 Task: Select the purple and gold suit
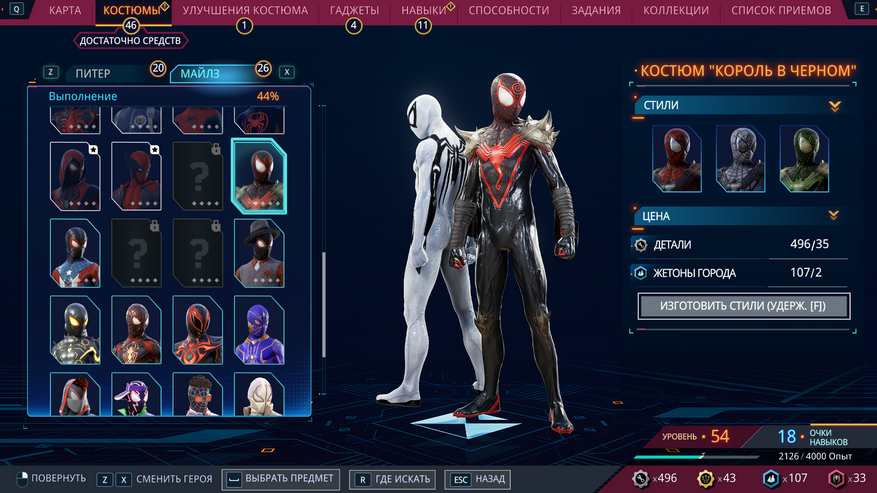click(259, 329)
